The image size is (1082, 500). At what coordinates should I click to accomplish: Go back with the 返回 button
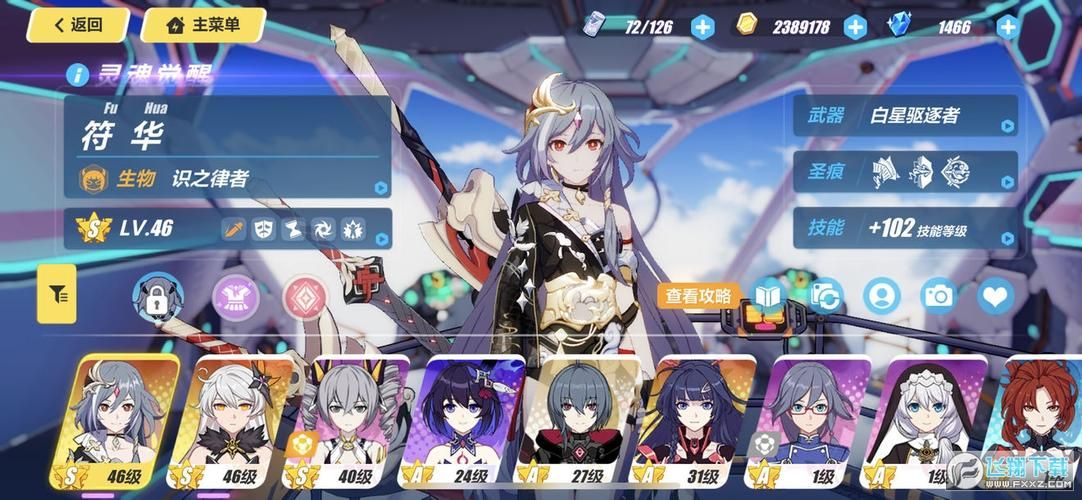tap(78, 25)
